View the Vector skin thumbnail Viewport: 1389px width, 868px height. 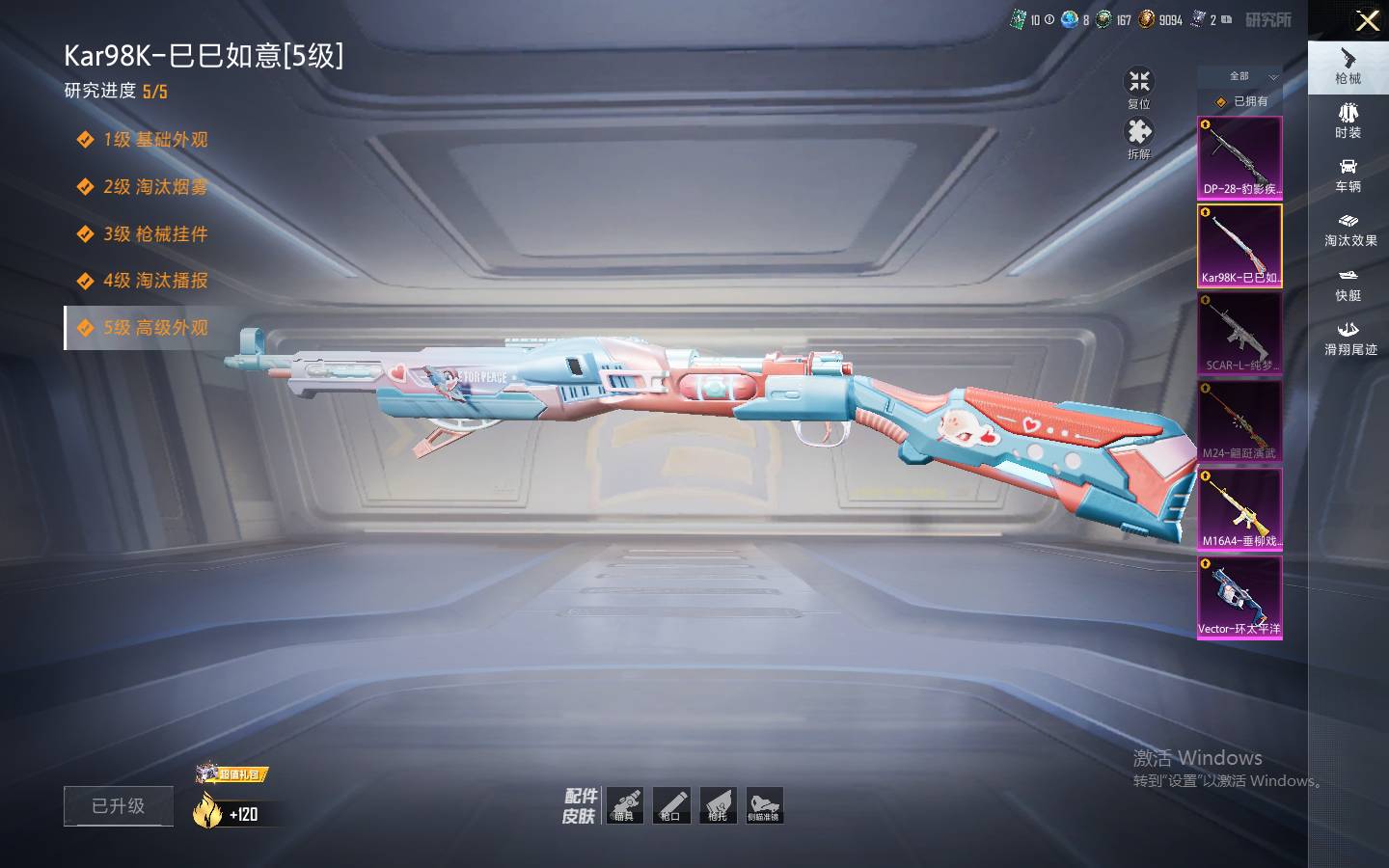(x=1239, y=597)
